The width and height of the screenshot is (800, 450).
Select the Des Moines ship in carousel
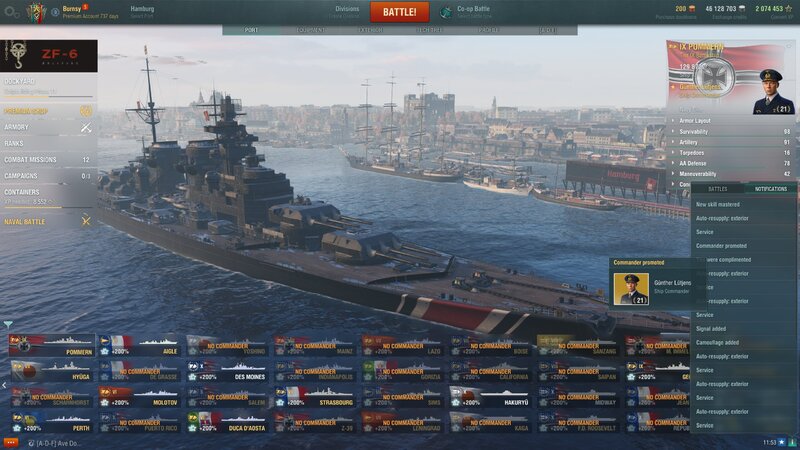[228, 377]
